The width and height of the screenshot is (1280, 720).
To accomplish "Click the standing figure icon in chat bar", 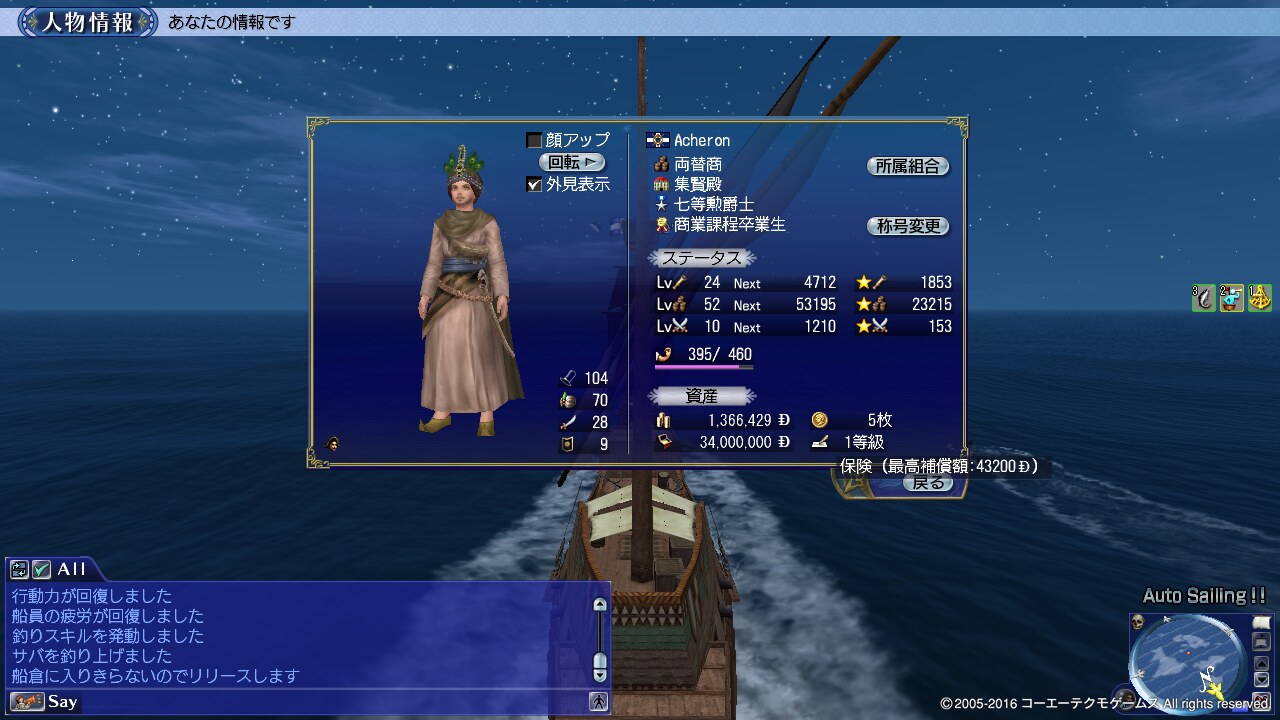I will click(x=599, y=701).
